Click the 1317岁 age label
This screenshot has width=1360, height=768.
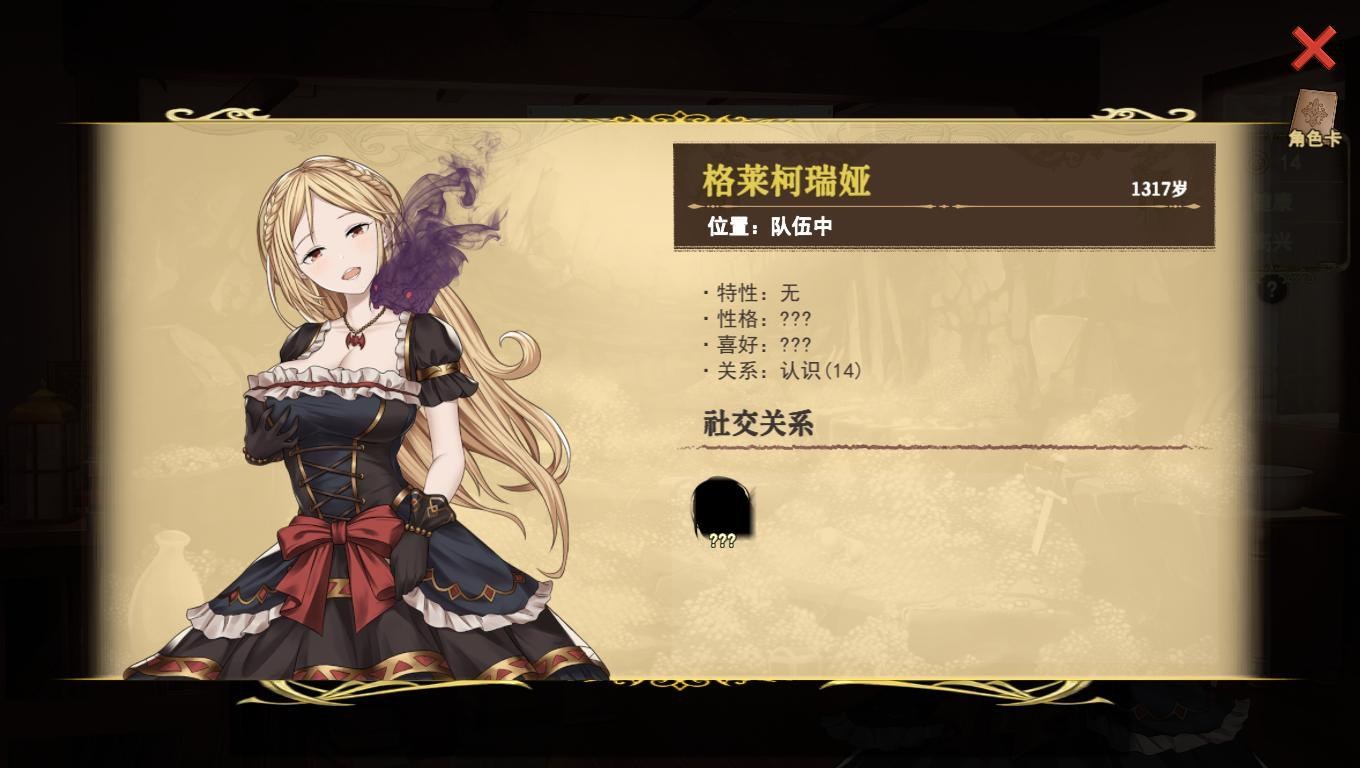[x=1158, y=187]
